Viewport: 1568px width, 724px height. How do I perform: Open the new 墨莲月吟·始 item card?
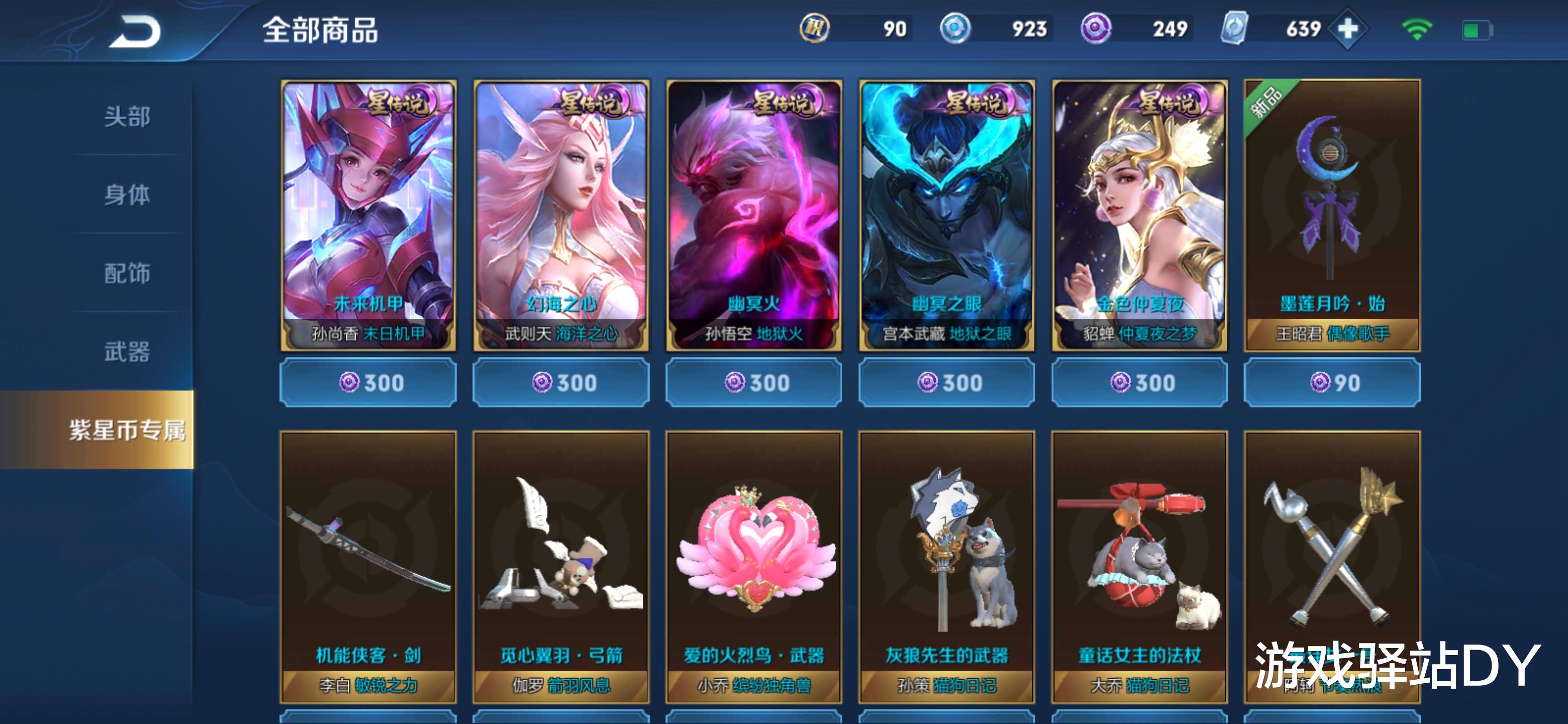click(1332, 215)
